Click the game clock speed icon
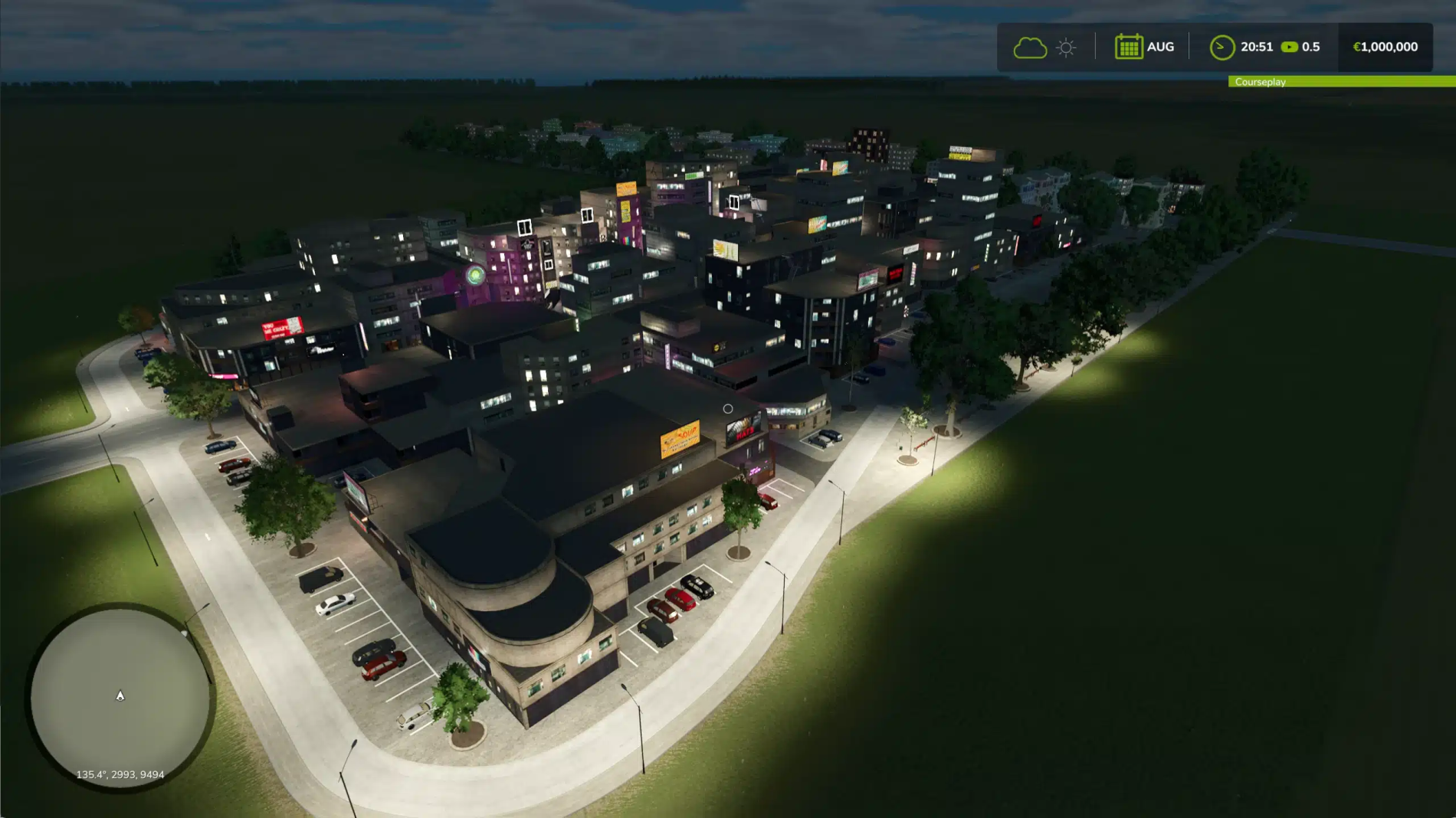 click(1222, 47)
